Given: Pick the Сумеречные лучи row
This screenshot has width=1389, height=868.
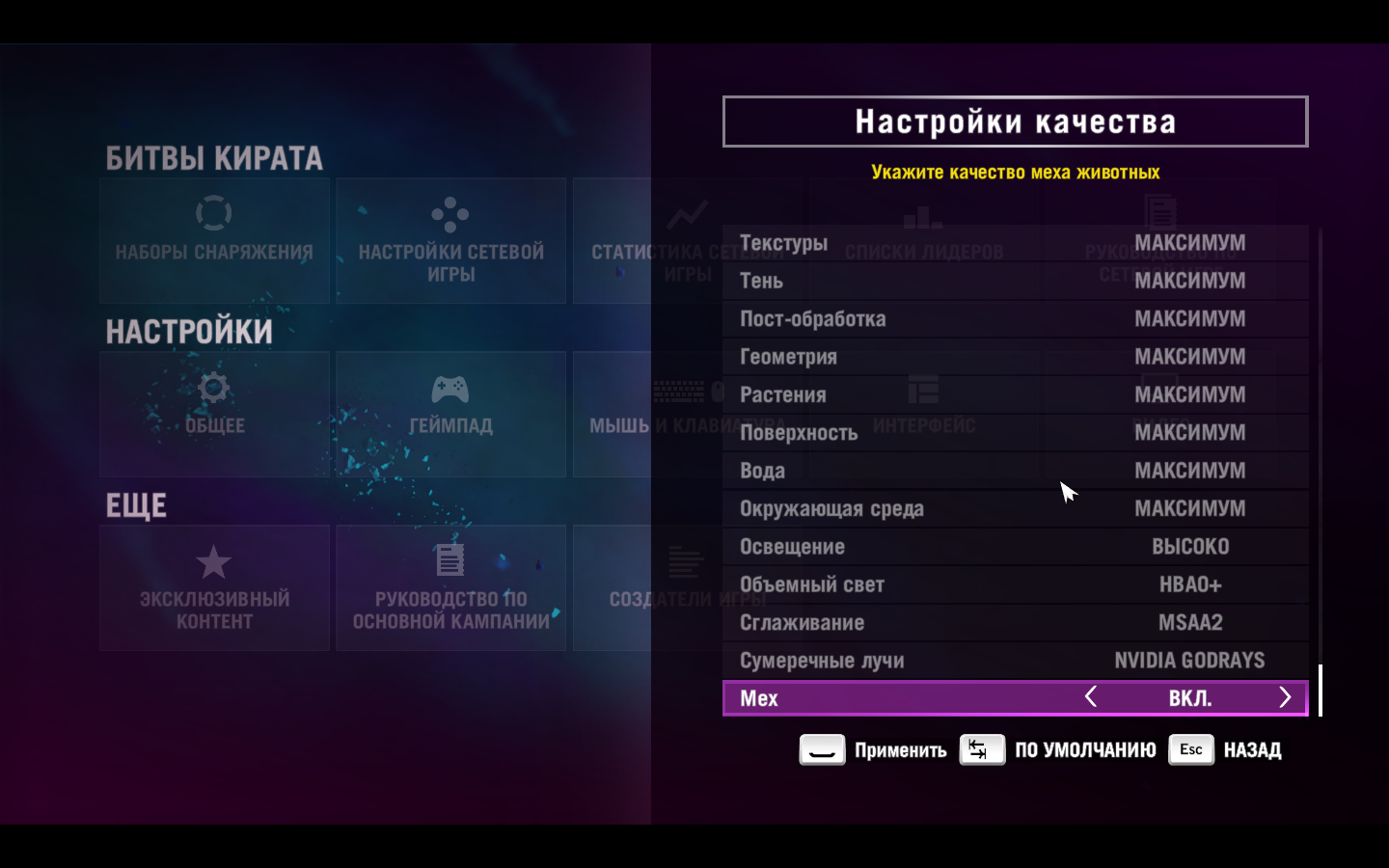Looking at the screenshot, I should 1015,661.
